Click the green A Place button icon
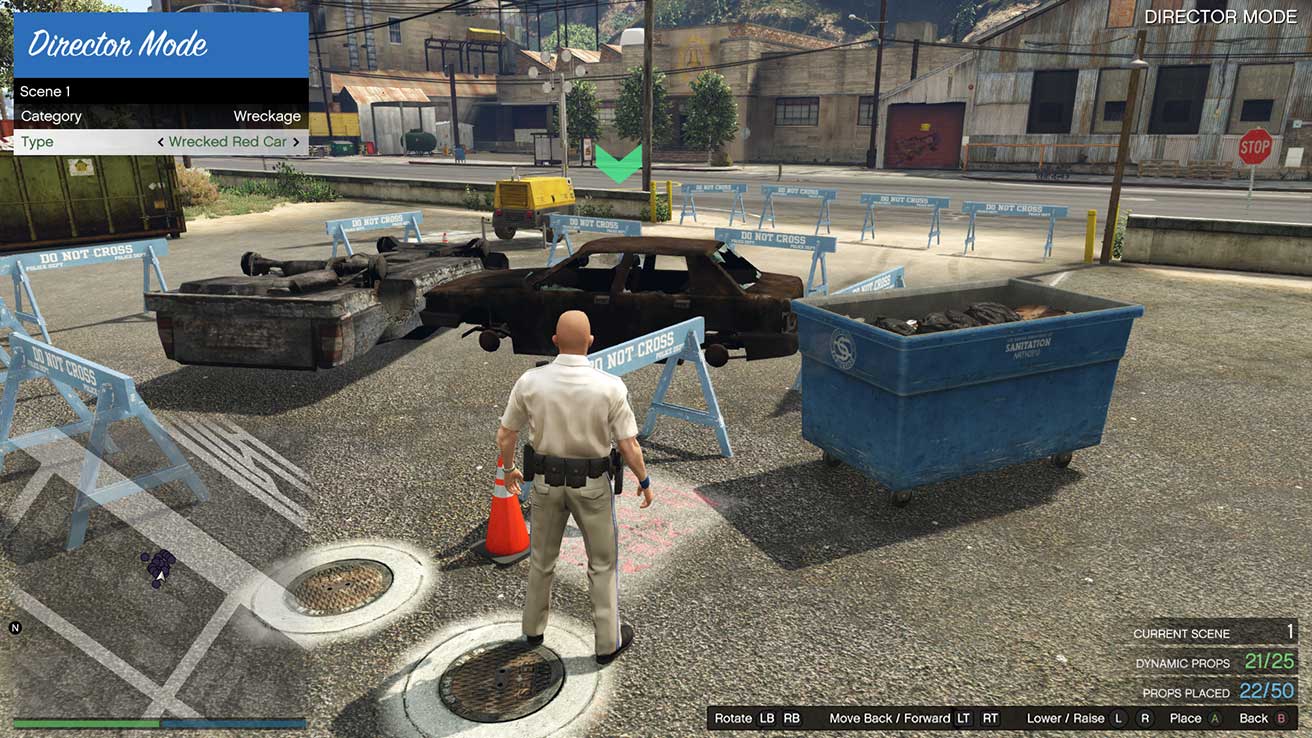 1212,718
